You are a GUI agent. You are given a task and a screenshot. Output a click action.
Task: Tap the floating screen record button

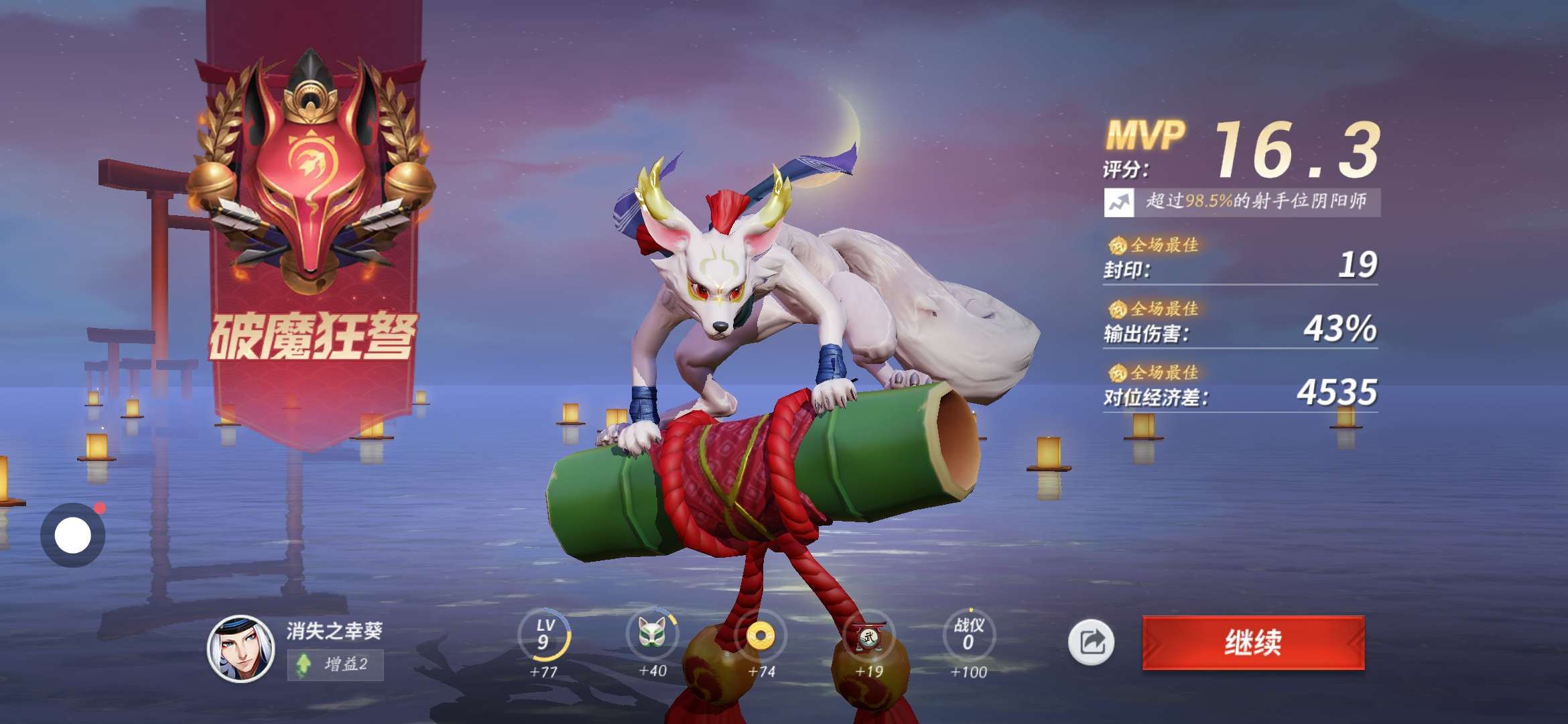[72, 535]
